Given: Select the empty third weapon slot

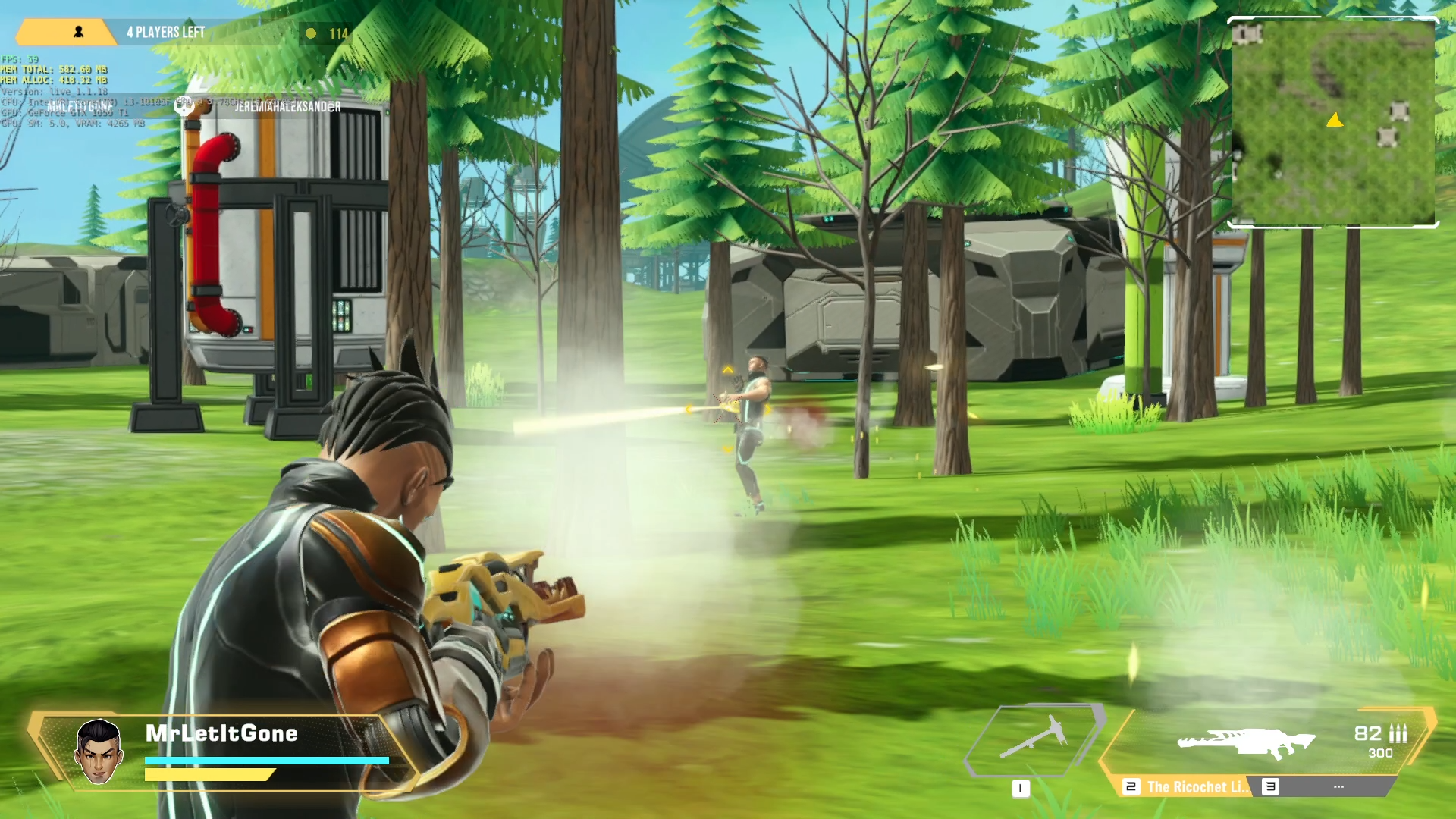Looking at the screenshot, I should 1338,787.
